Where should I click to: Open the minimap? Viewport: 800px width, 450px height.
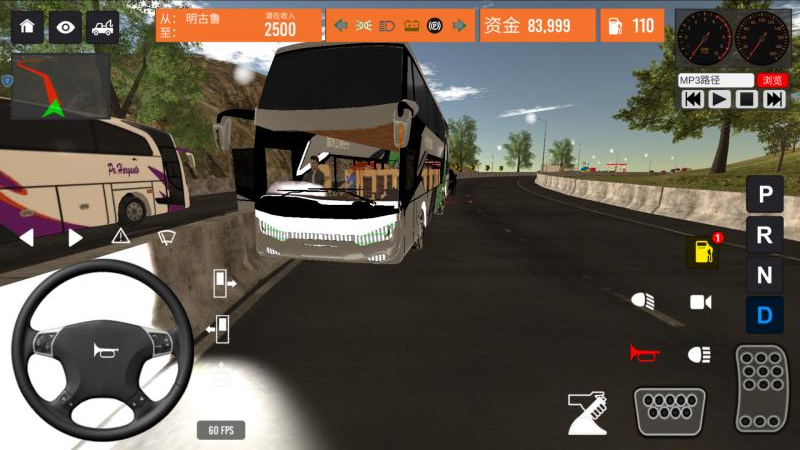click(55, 87)
